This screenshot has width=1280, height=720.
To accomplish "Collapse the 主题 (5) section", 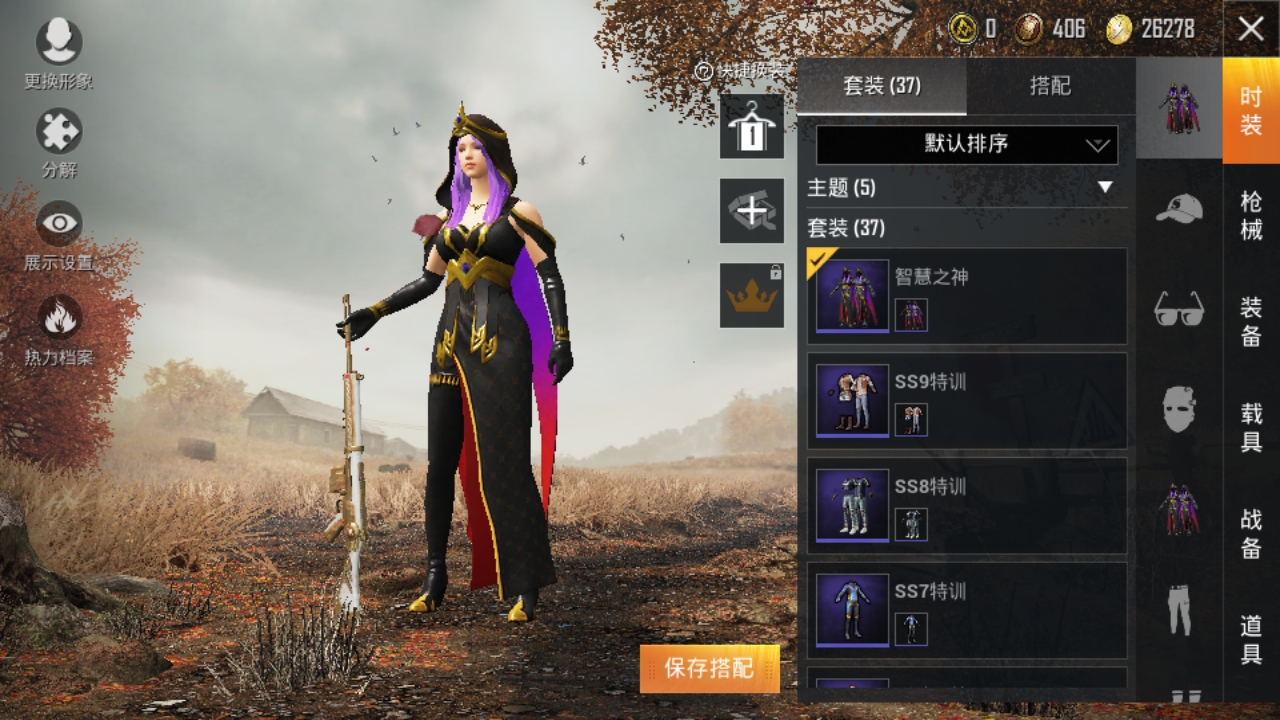I will pos(1106,187).
